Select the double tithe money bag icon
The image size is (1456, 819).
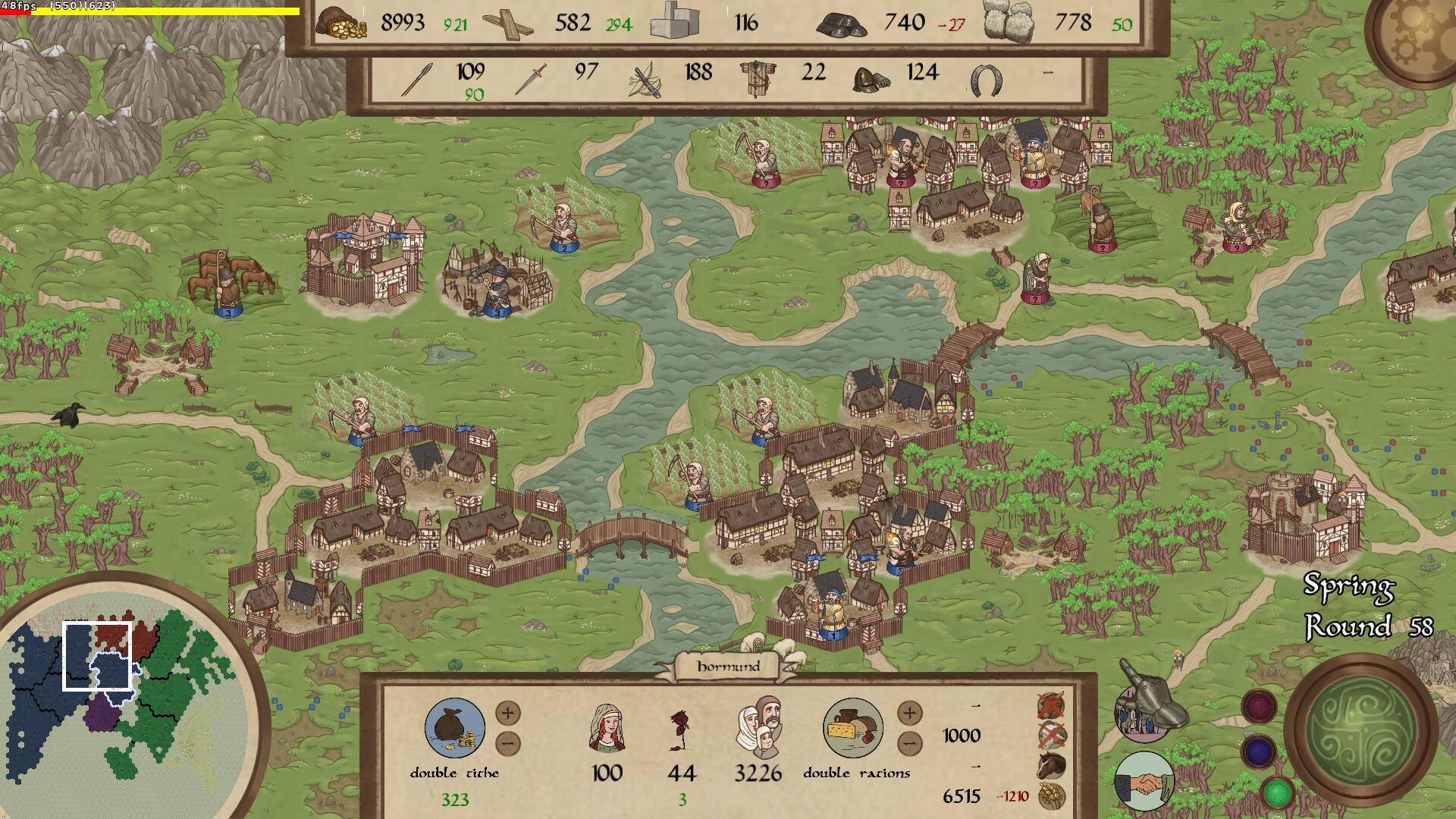(454, 729)
